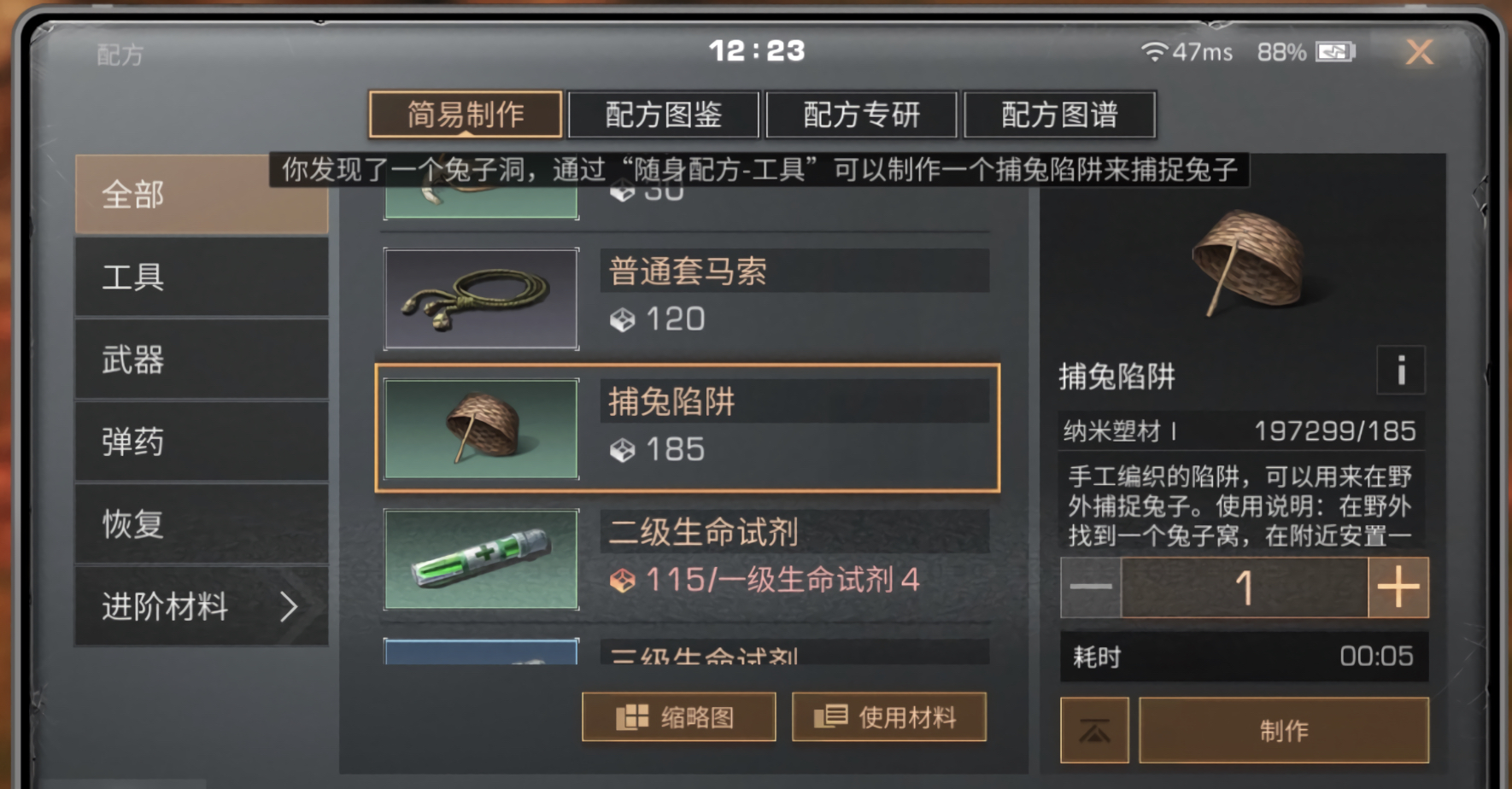The height and width of the screenshot is (789, 1512).
Task: Click the quick-max craft icon beside 制作
Action: 1094,730
